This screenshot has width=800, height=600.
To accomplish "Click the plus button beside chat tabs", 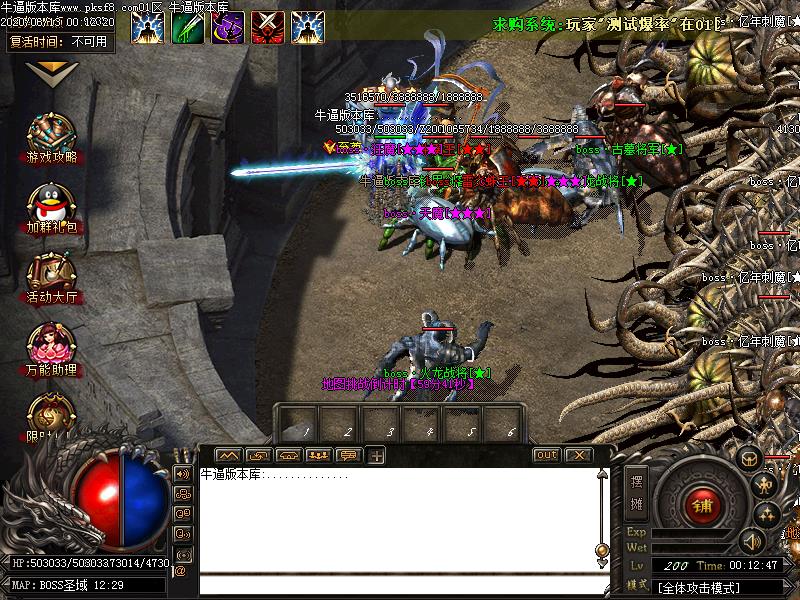I will (377, 456).
